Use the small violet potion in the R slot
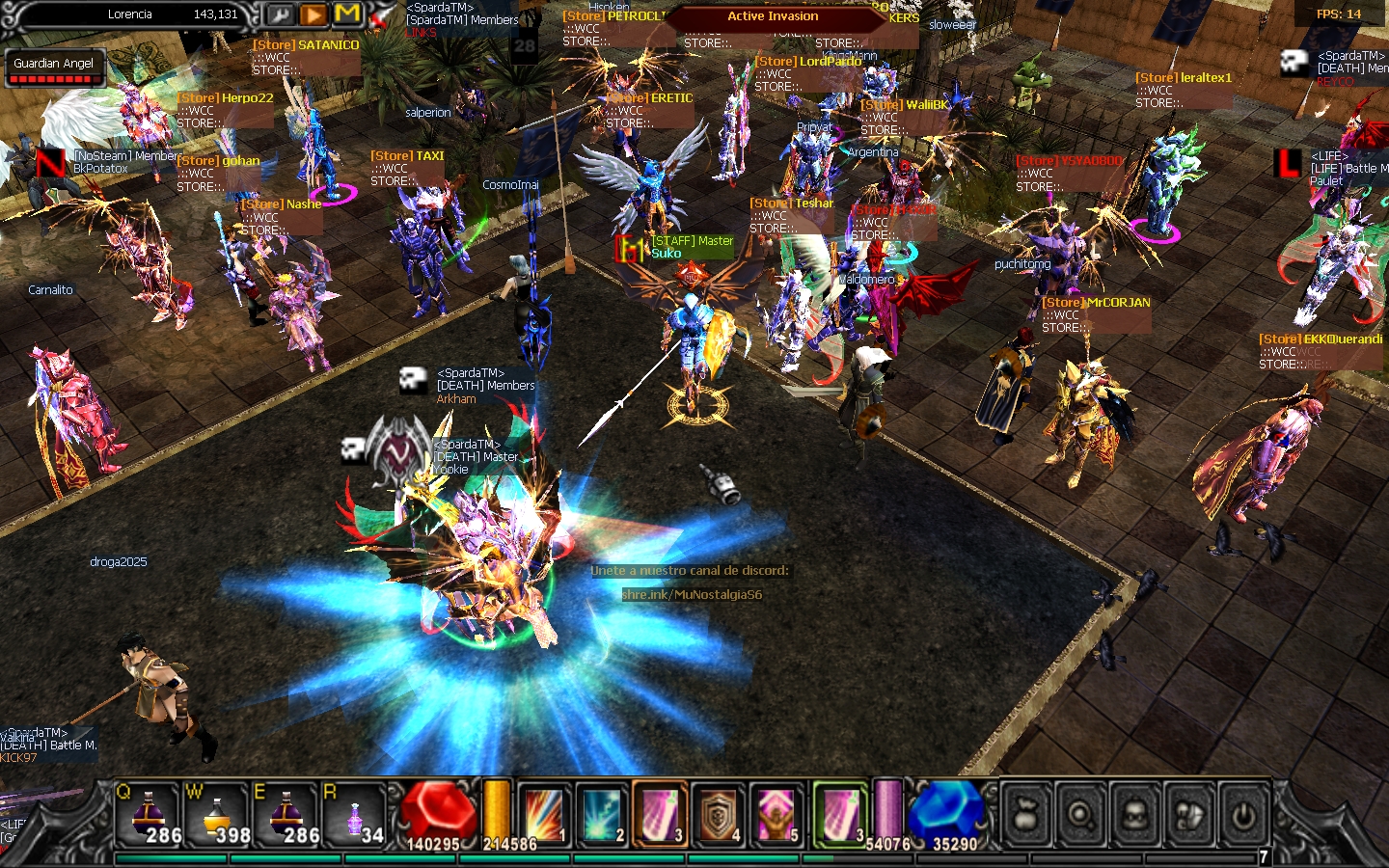 coord(355,815)
